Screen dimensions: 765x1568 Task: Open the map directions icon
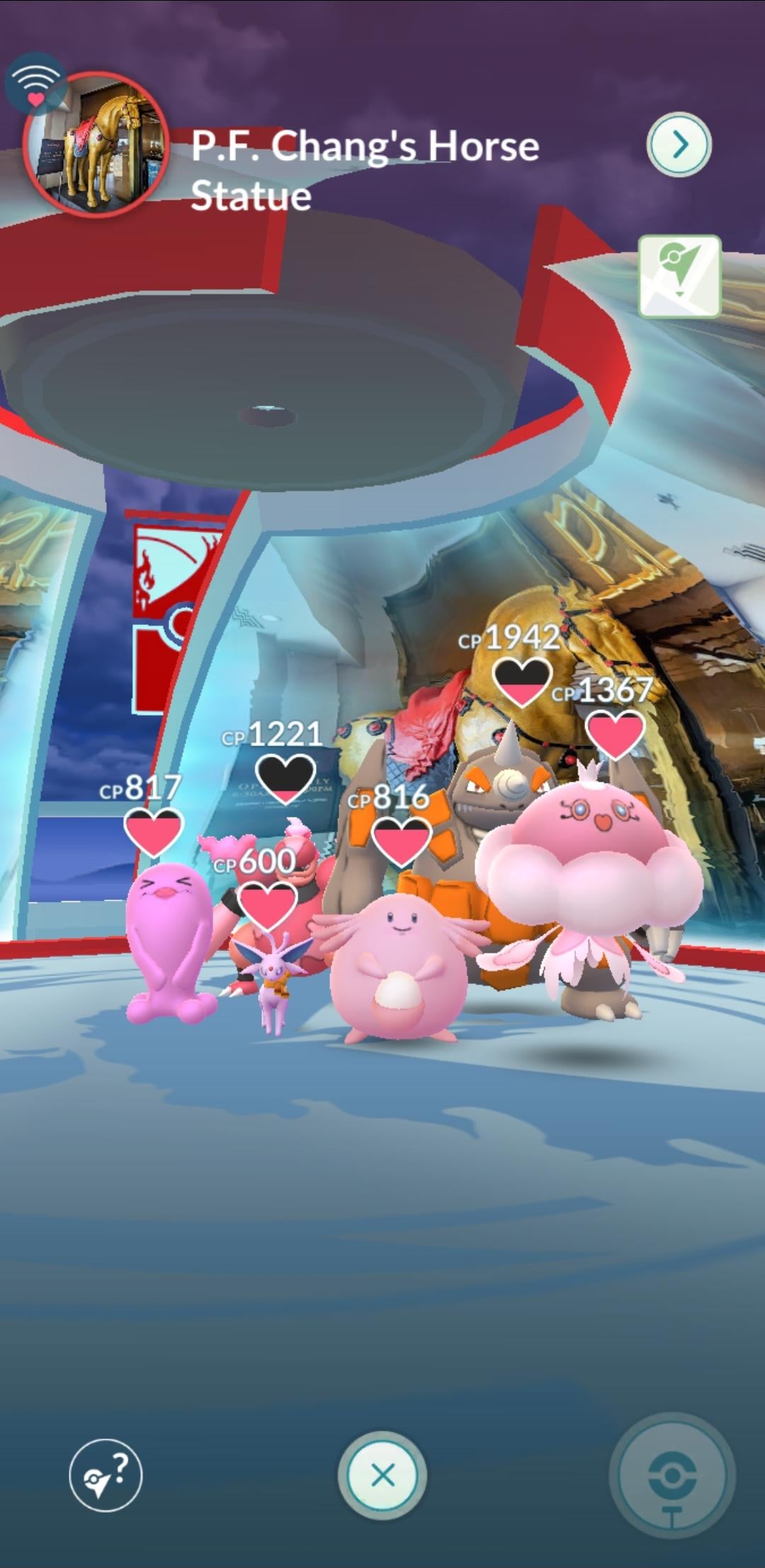coord(679,277)
